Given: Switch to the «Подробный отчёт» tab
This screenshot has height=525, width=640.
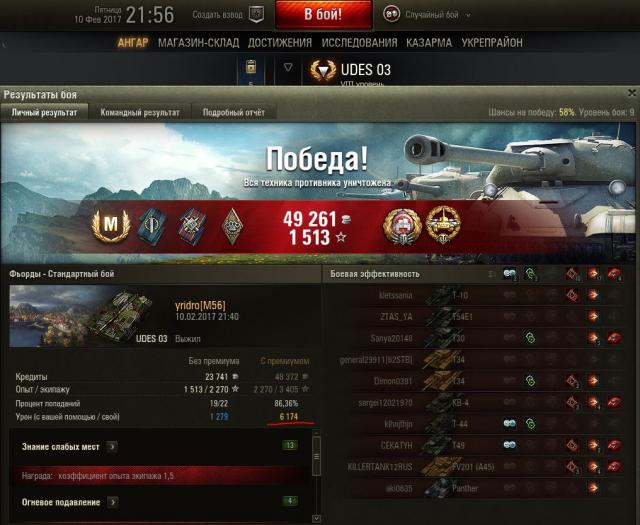Looking at the screenshot, I should click(232, 113).
